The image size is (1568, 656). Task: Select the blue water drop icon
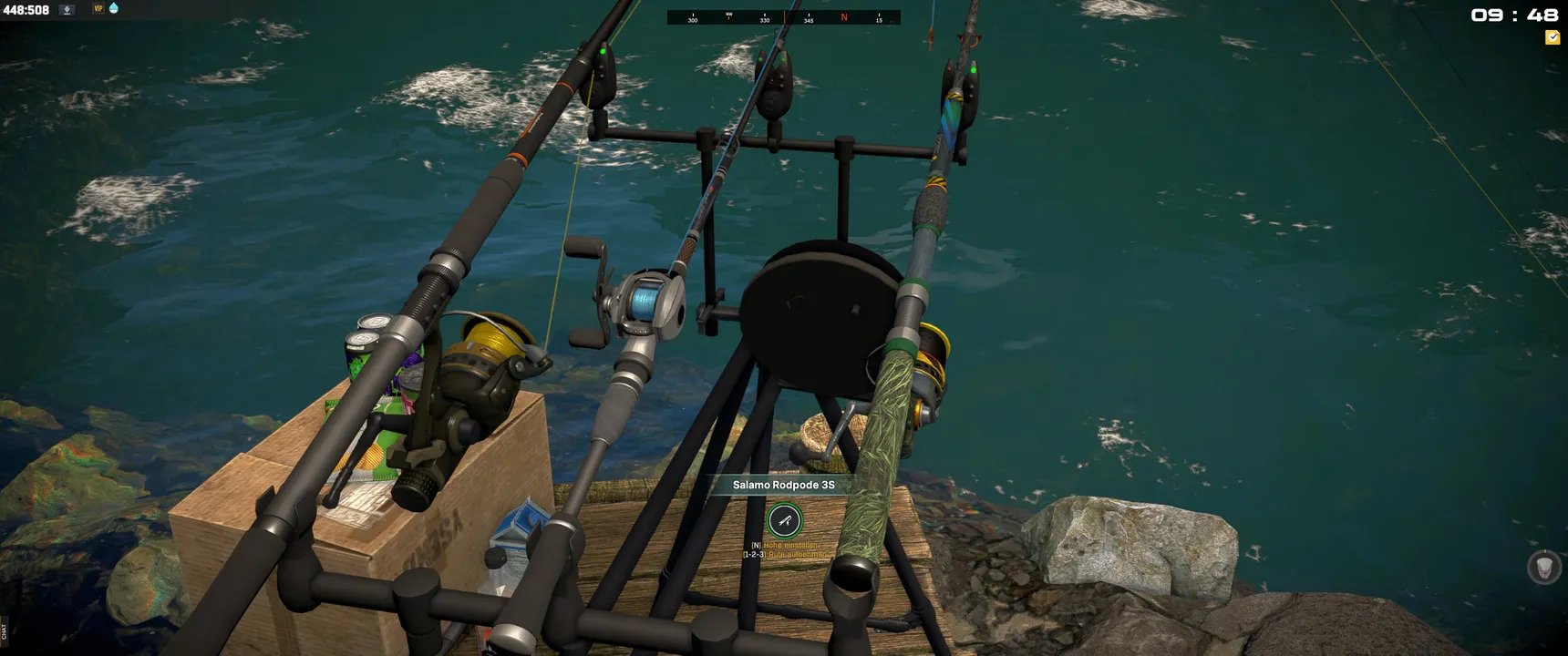(x=114, y=8)
